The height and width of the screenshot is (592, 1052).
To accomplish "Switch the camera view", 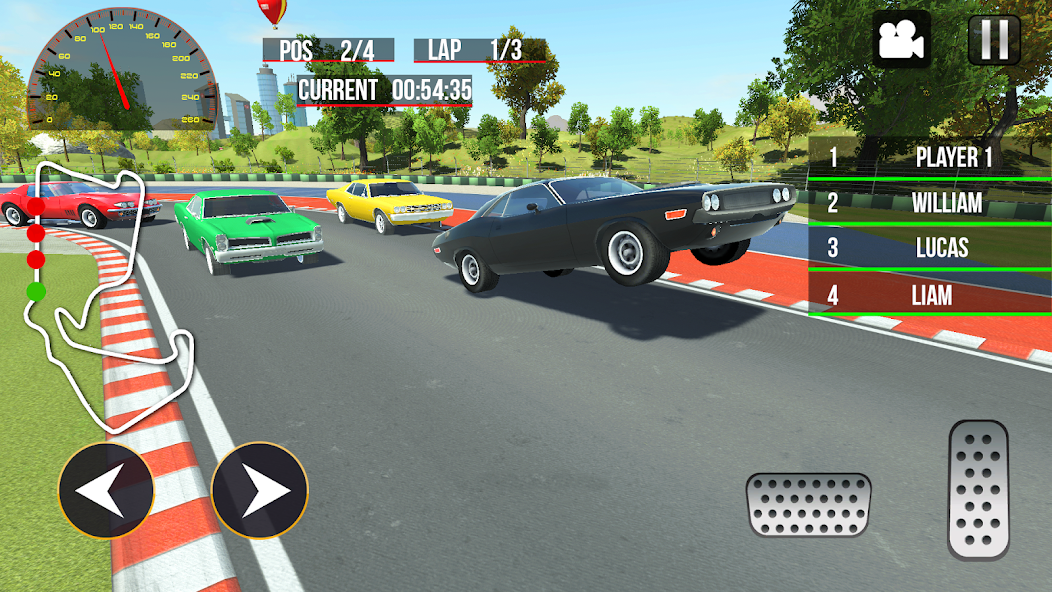I will pyautogui.click(x=901, y=40).
